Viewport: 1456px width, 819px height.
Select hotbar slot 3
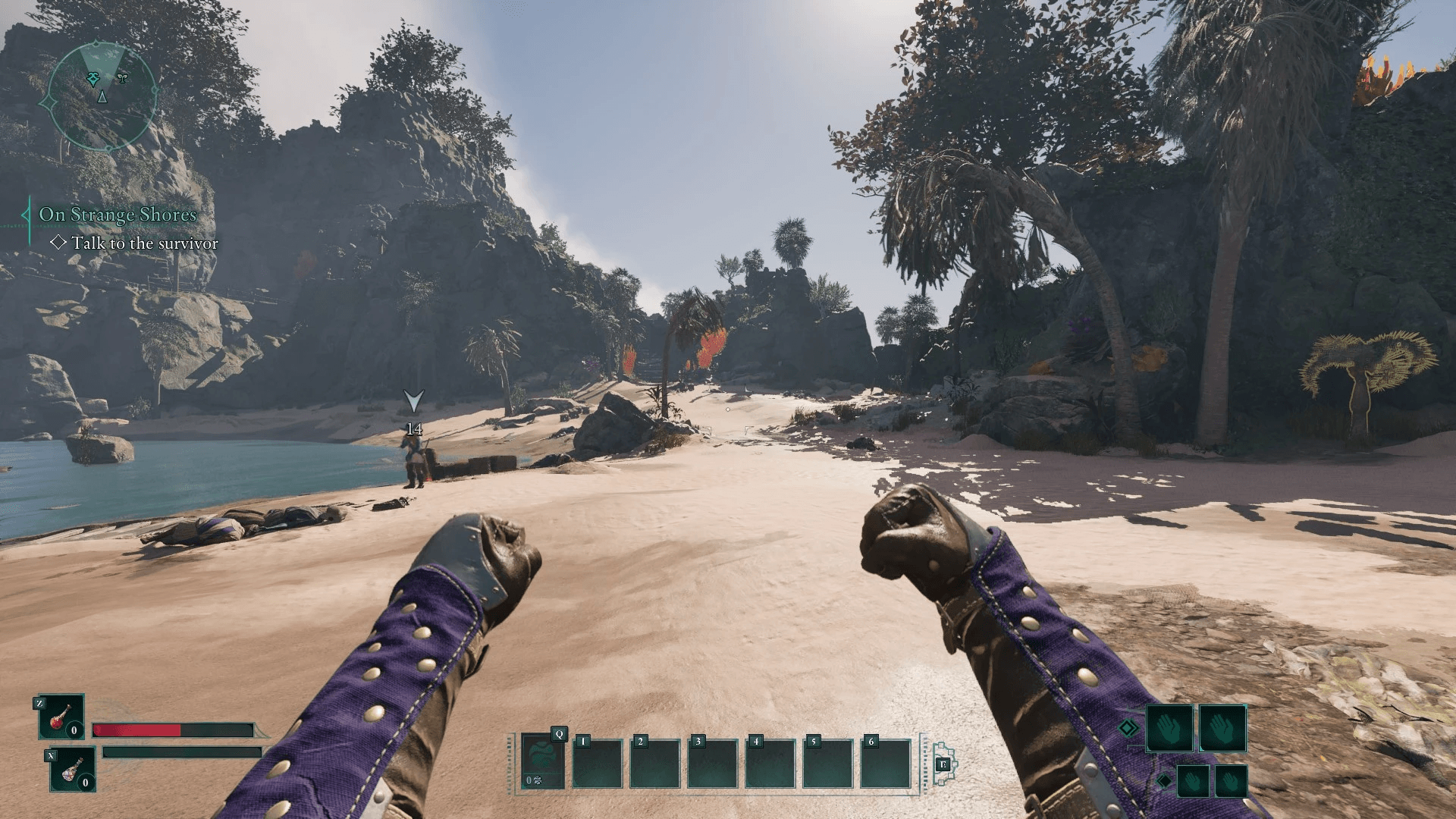point(713,762)
